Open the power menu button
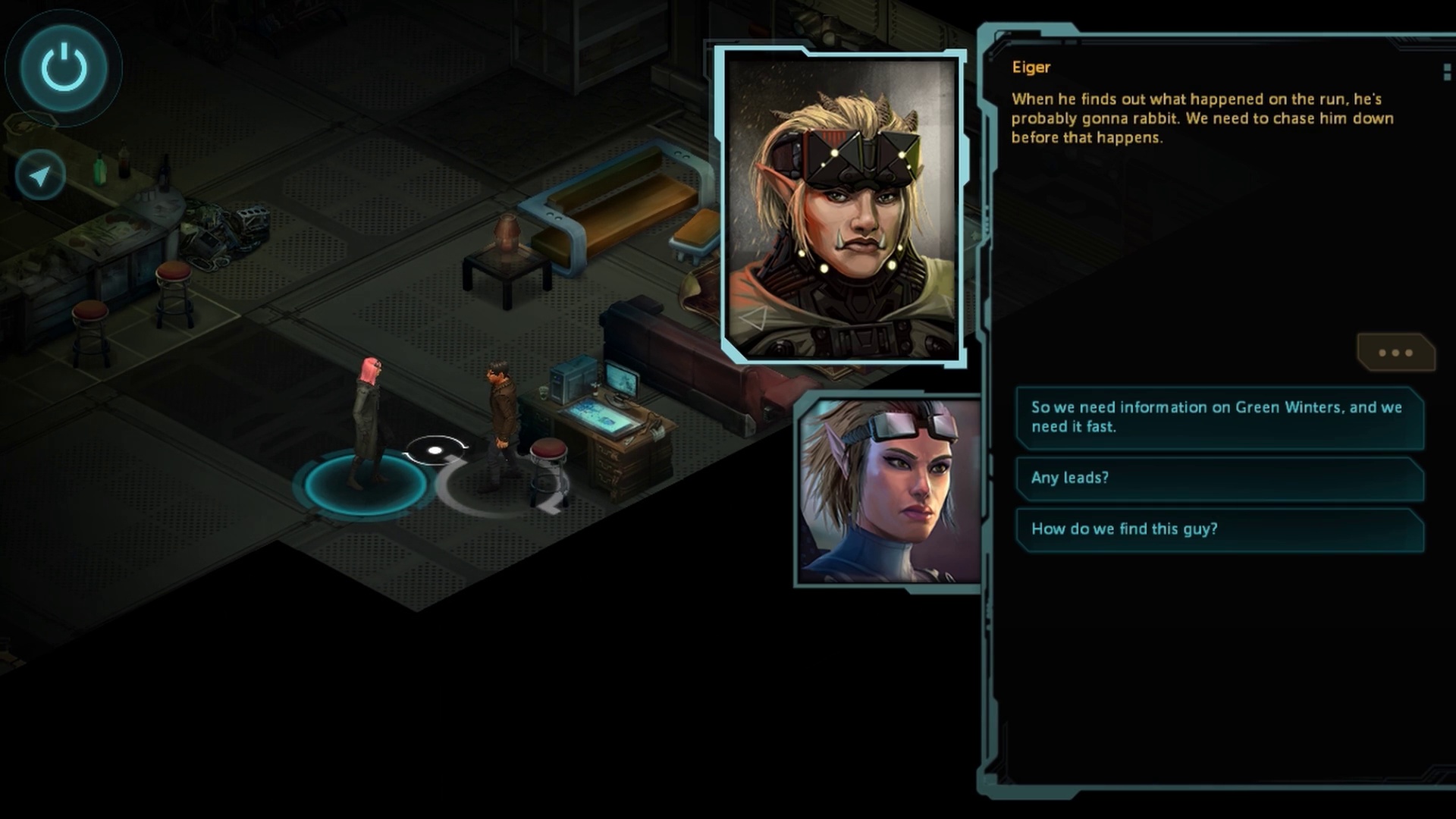Screen dimensions: 1456x819 pyautogui.click(x=64, y=67)
